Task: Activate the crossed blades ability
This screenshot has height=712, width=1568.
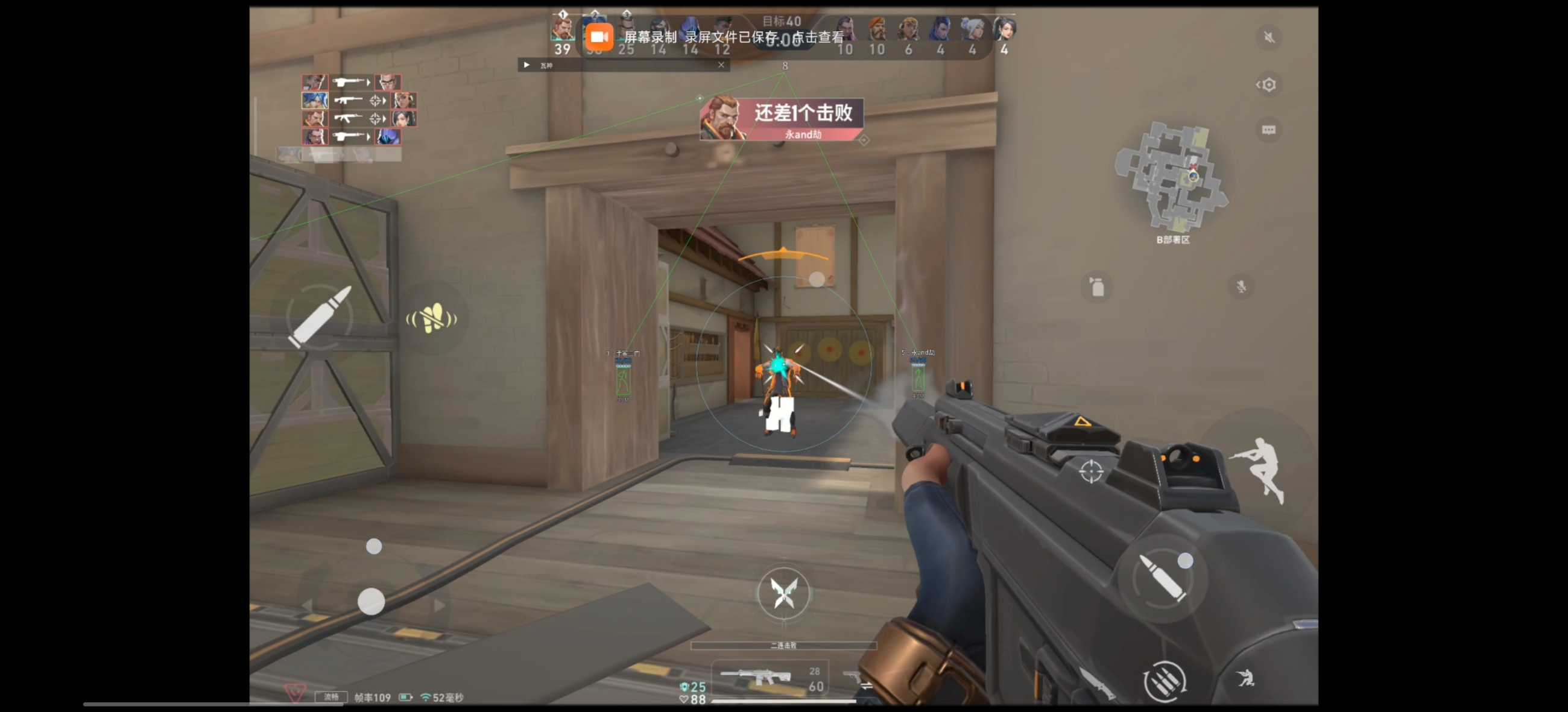Action: coord(783,593)
